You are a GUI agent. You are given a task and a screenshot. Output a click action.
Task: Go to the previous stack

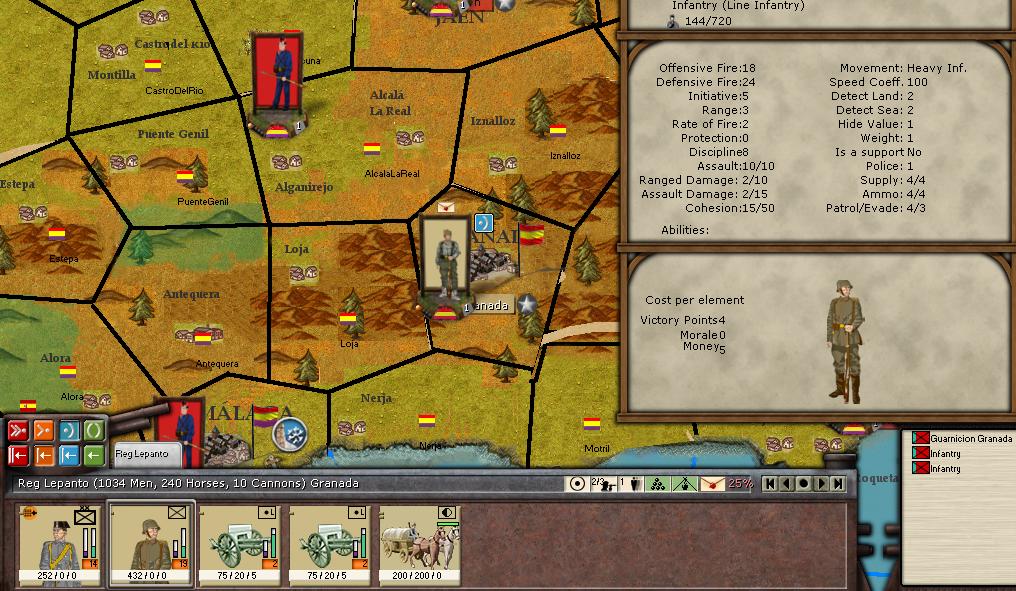coord(787,484)
